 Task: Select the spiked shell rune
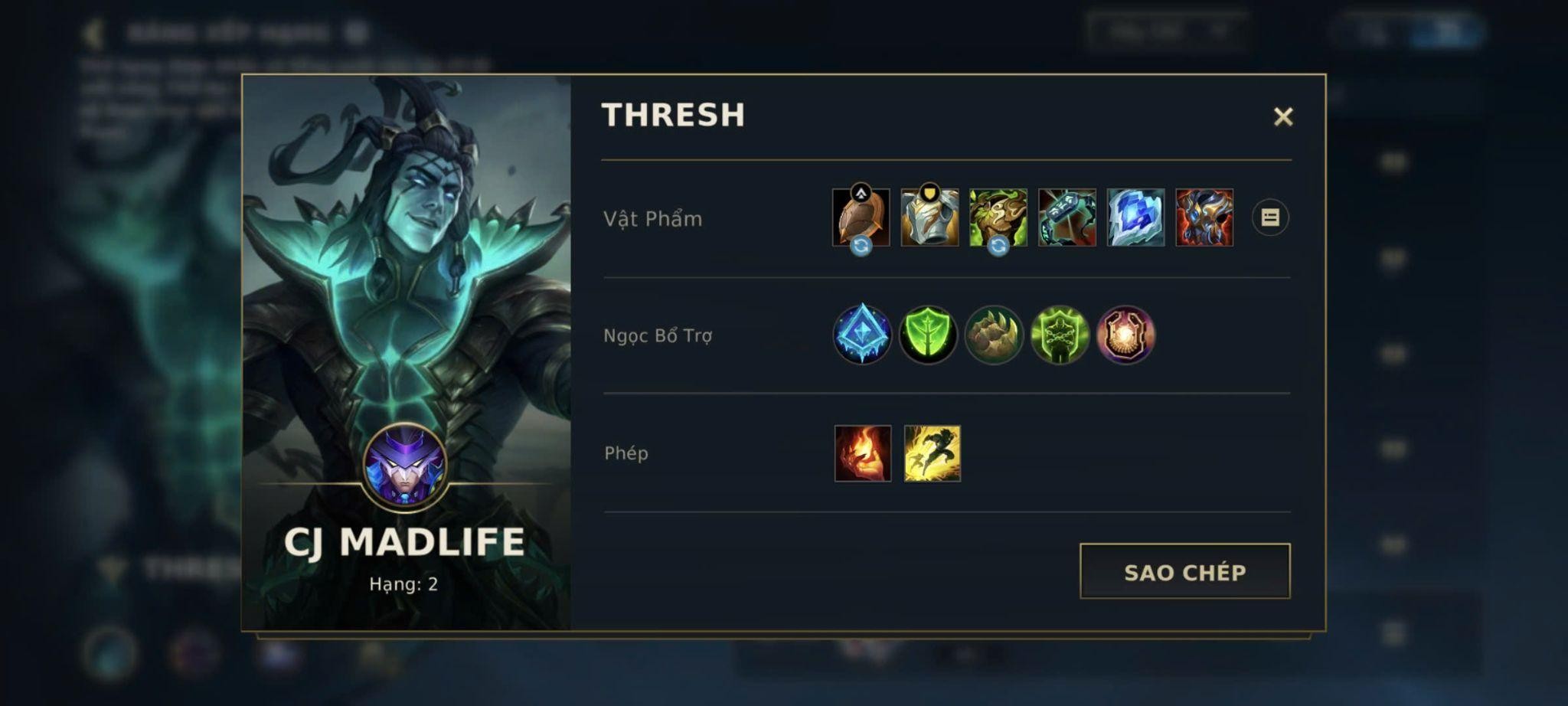(994, 335)
